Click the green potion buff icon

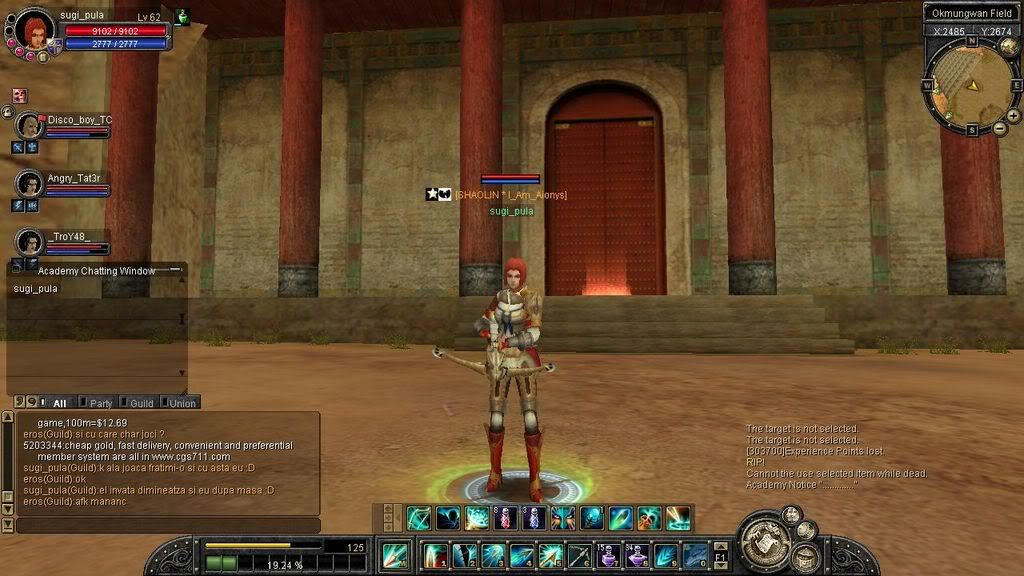click(182, 17)
